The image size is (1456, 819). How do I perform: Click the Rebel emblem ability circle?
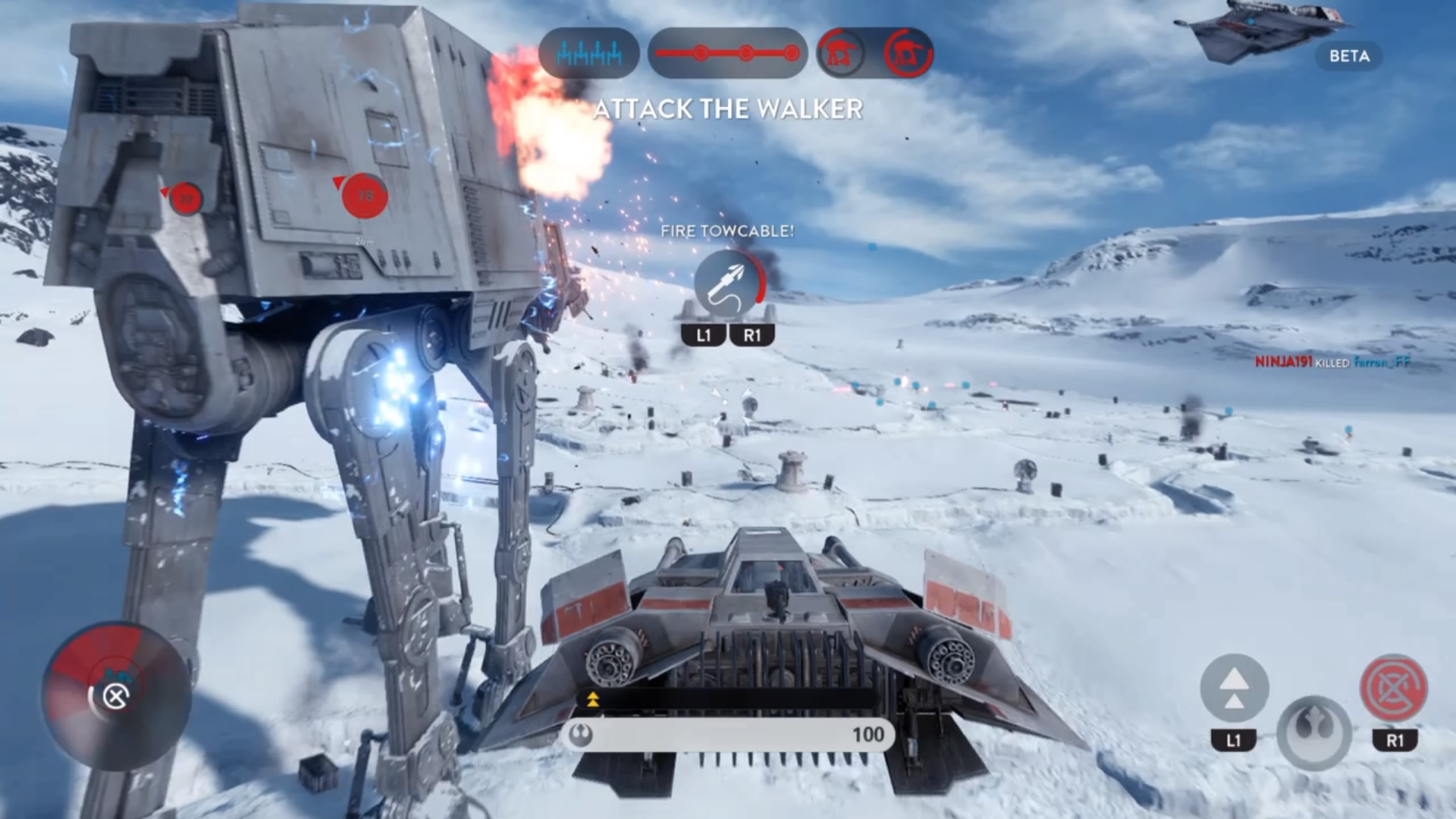(x=1313, y=732)
